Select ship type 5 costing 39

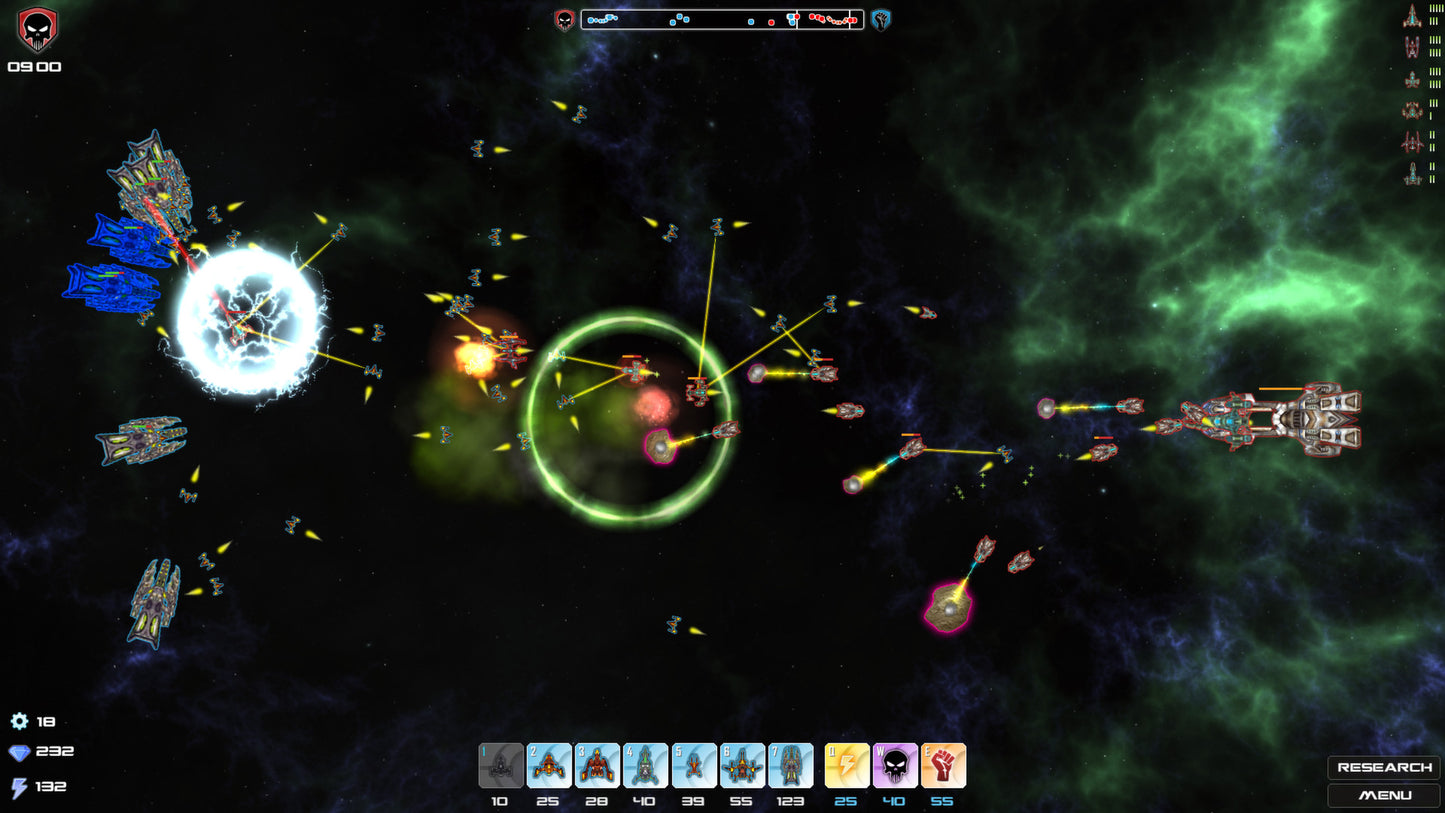tap(694, 765)
